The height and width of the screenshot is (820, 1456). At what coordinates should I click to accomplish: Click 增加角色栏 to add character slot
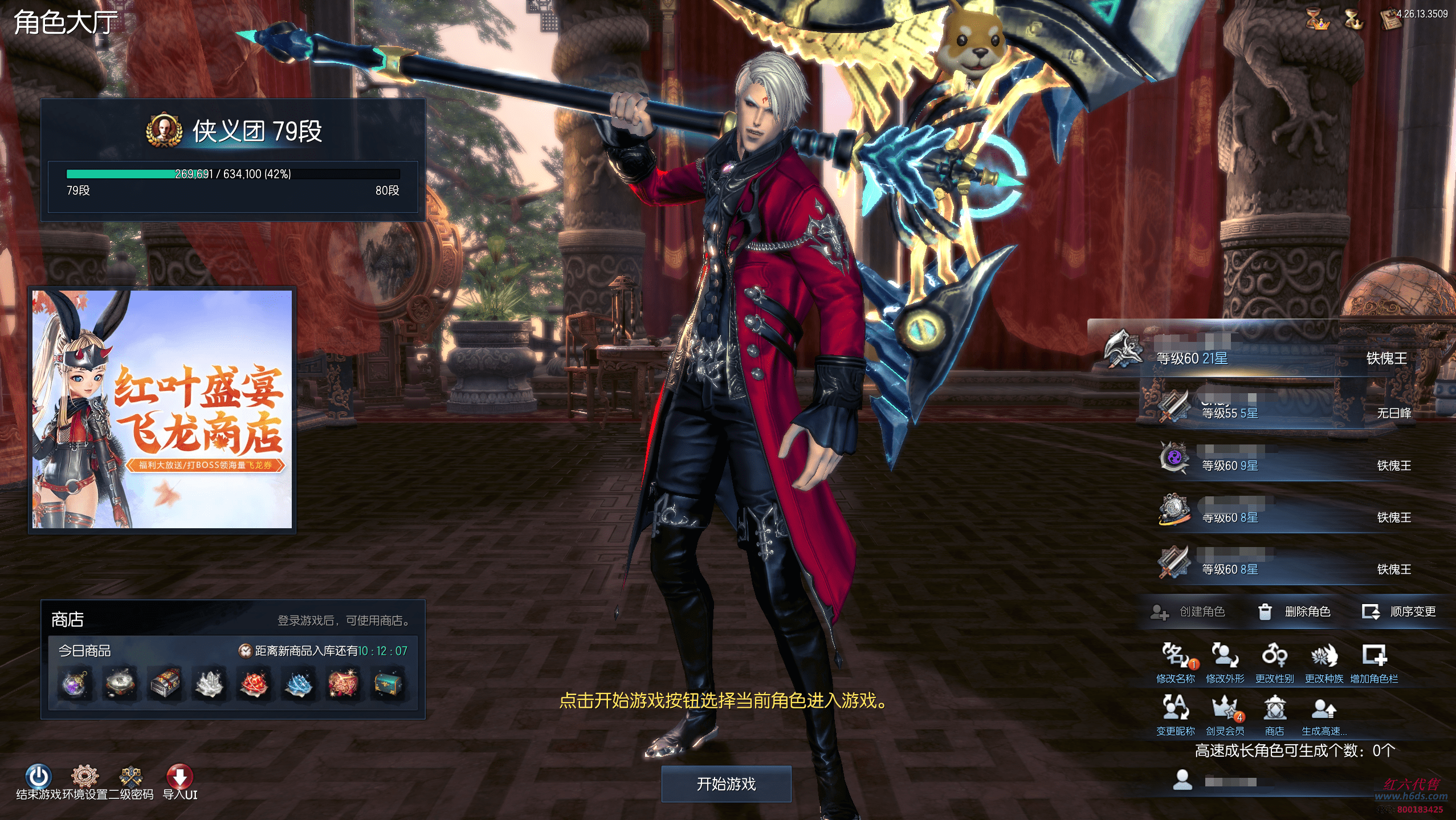pos(1374,661)
